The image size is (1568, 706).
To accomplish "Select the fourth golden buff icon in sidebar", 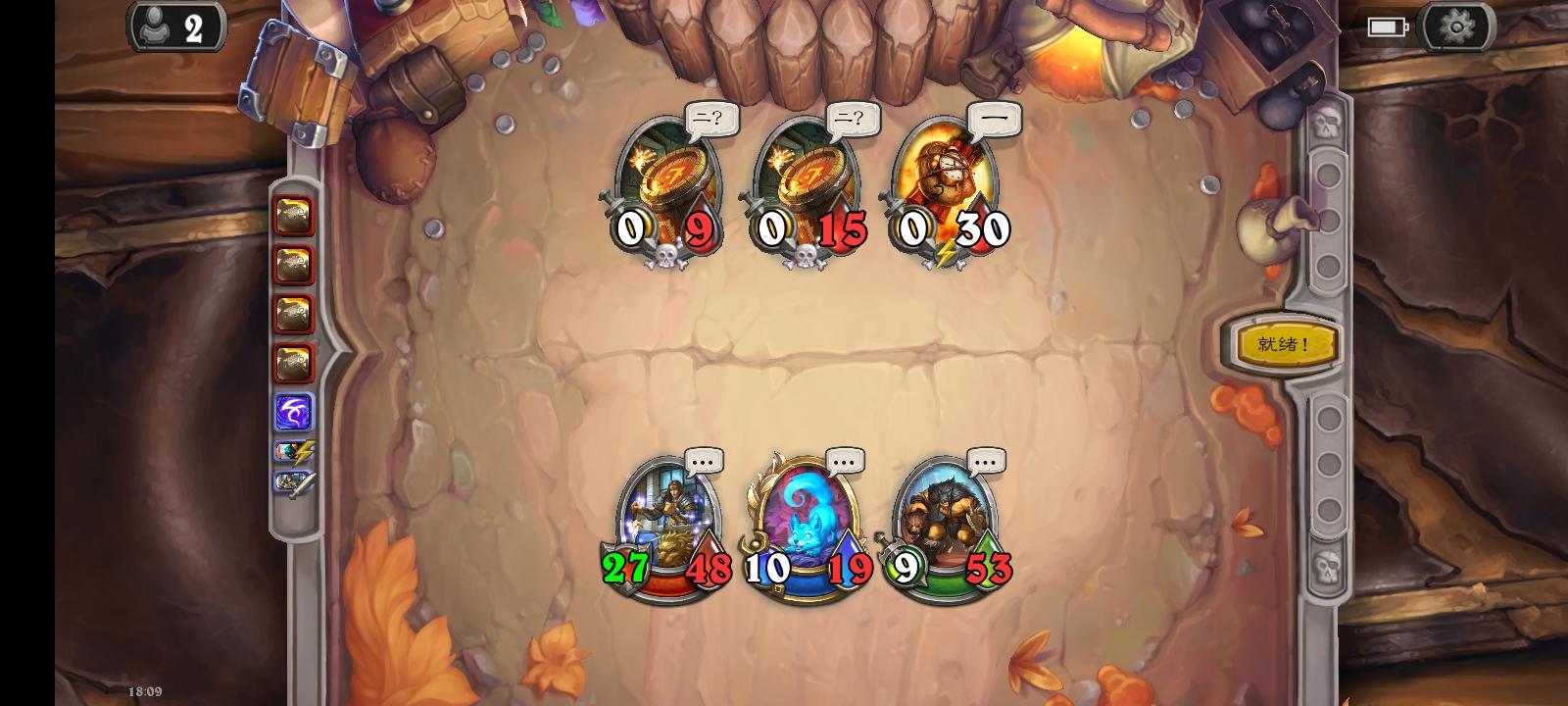I will click(x=293, y=362).
